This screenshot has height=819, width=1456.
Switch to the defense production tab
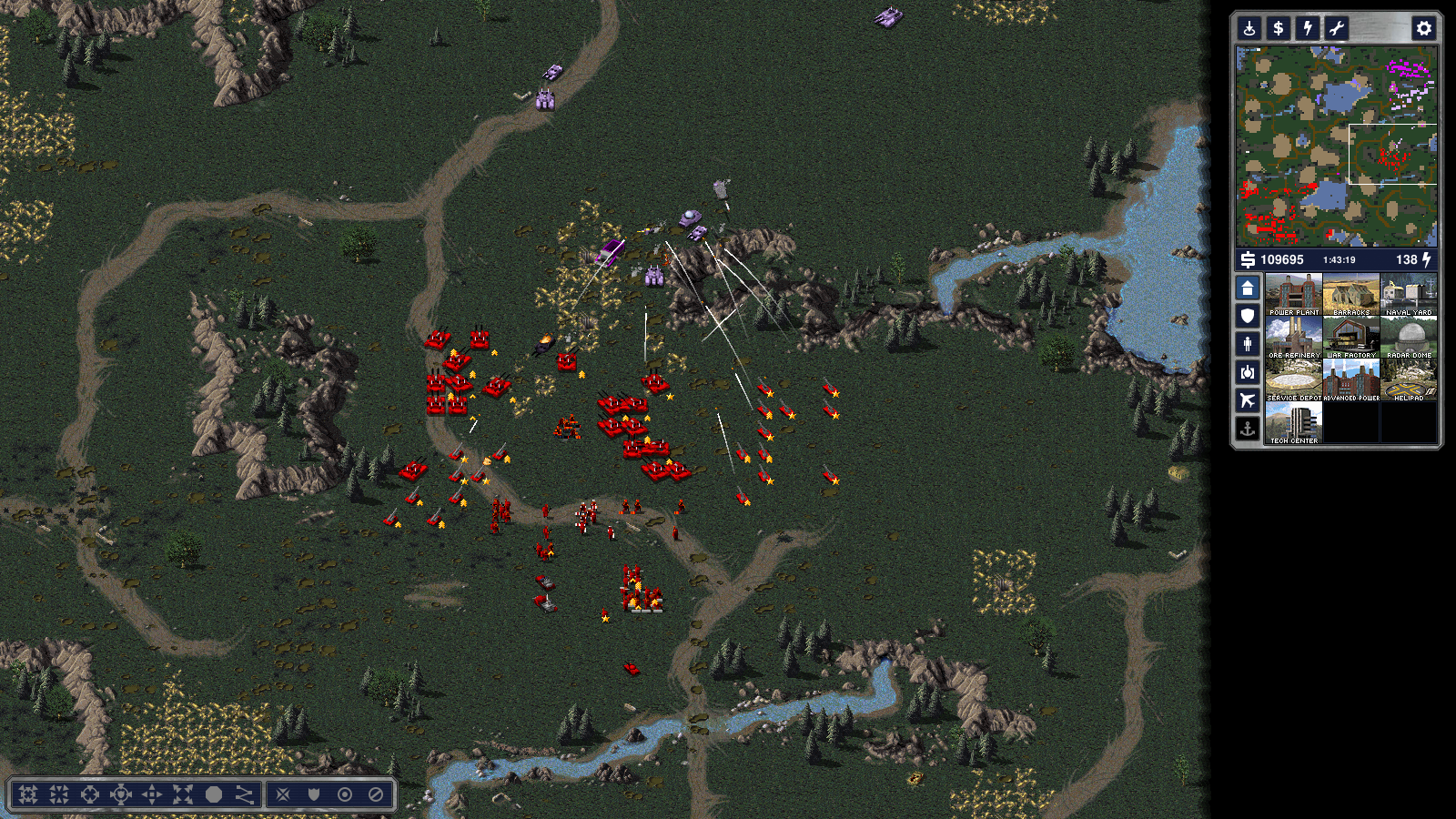click(1248, 316)
